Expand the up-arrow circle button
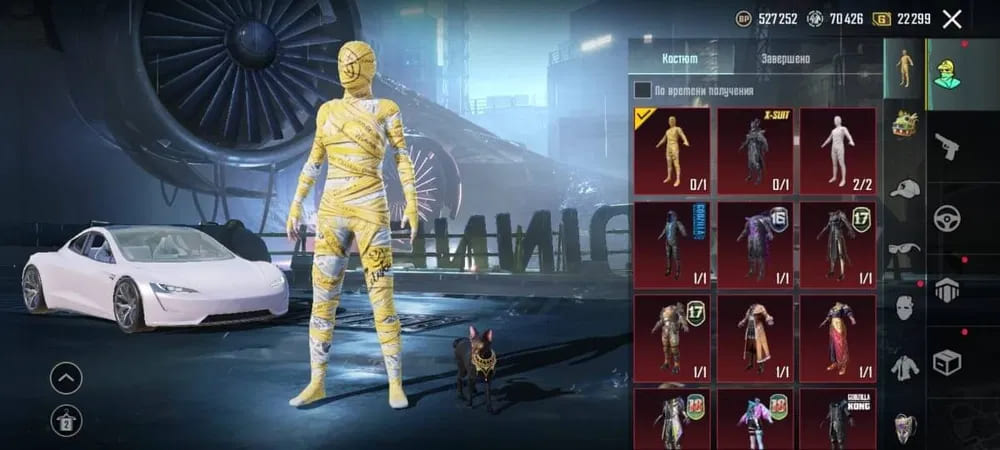The height and width of the screenshot is (450, 1000). (x=66, y=378)
